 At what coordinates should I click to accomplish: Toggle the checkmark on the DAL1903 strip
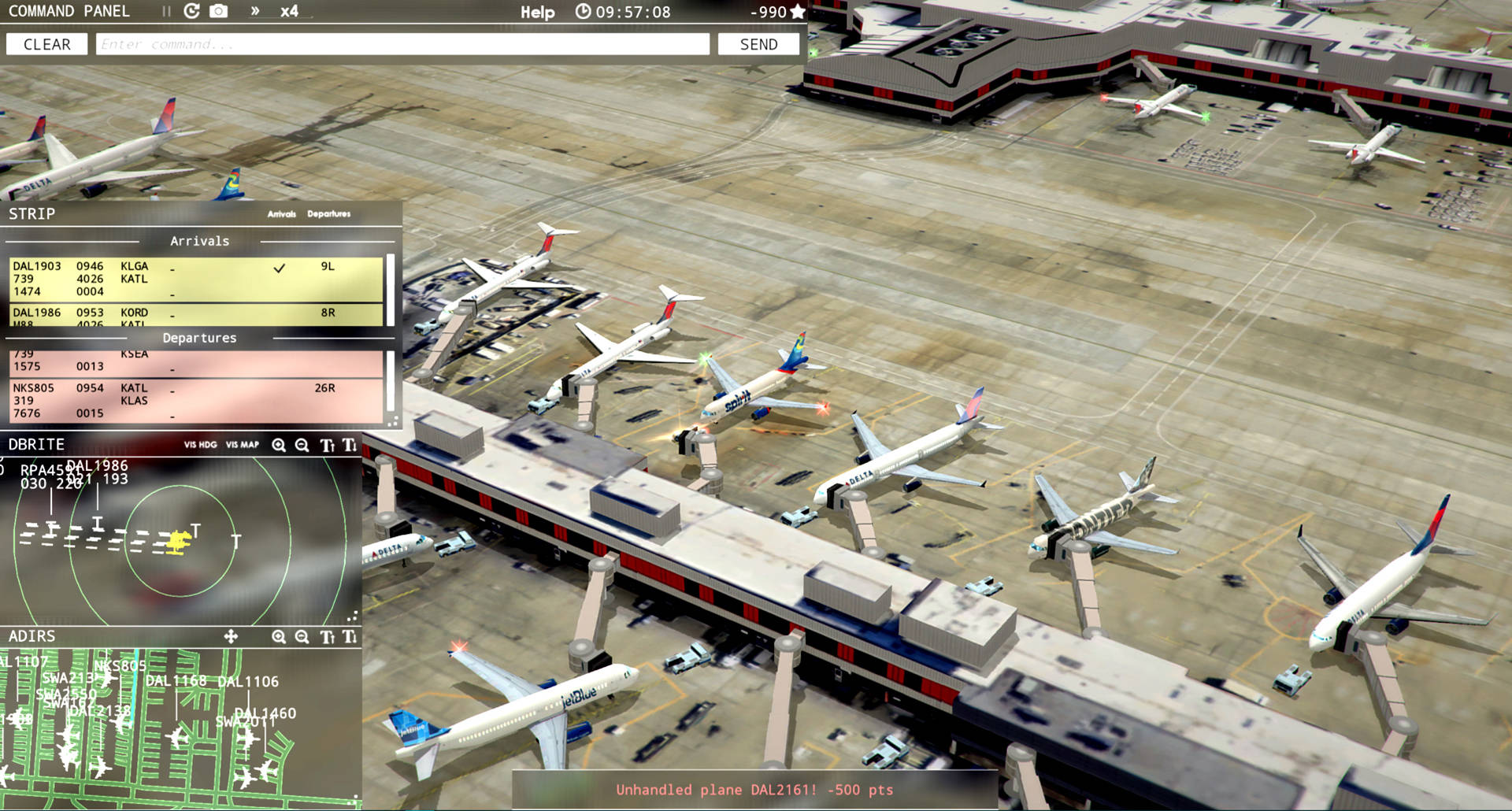point(279,268)
